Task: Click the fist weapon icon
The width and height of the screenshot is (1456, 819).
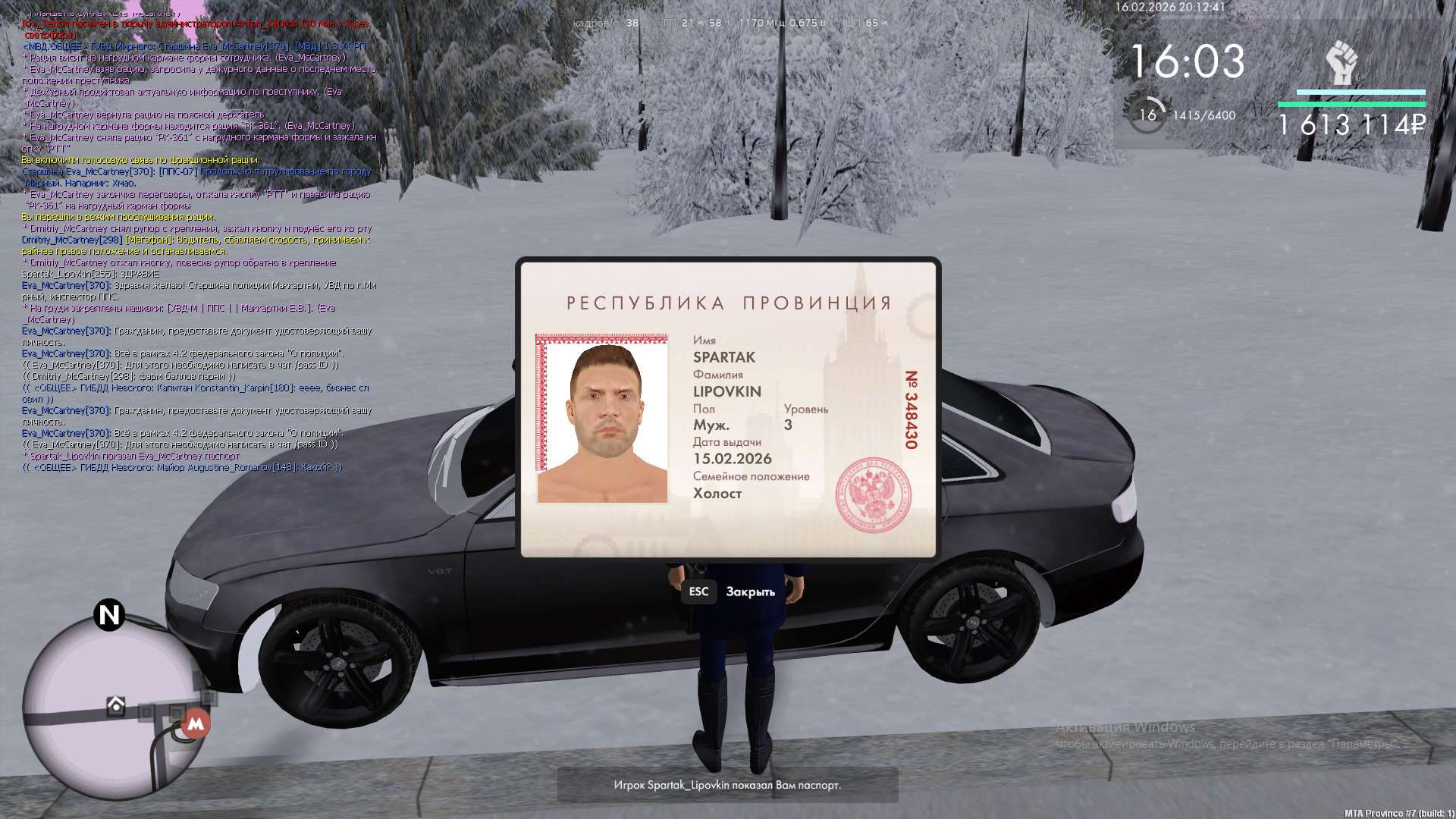Action: [1341, 64]
